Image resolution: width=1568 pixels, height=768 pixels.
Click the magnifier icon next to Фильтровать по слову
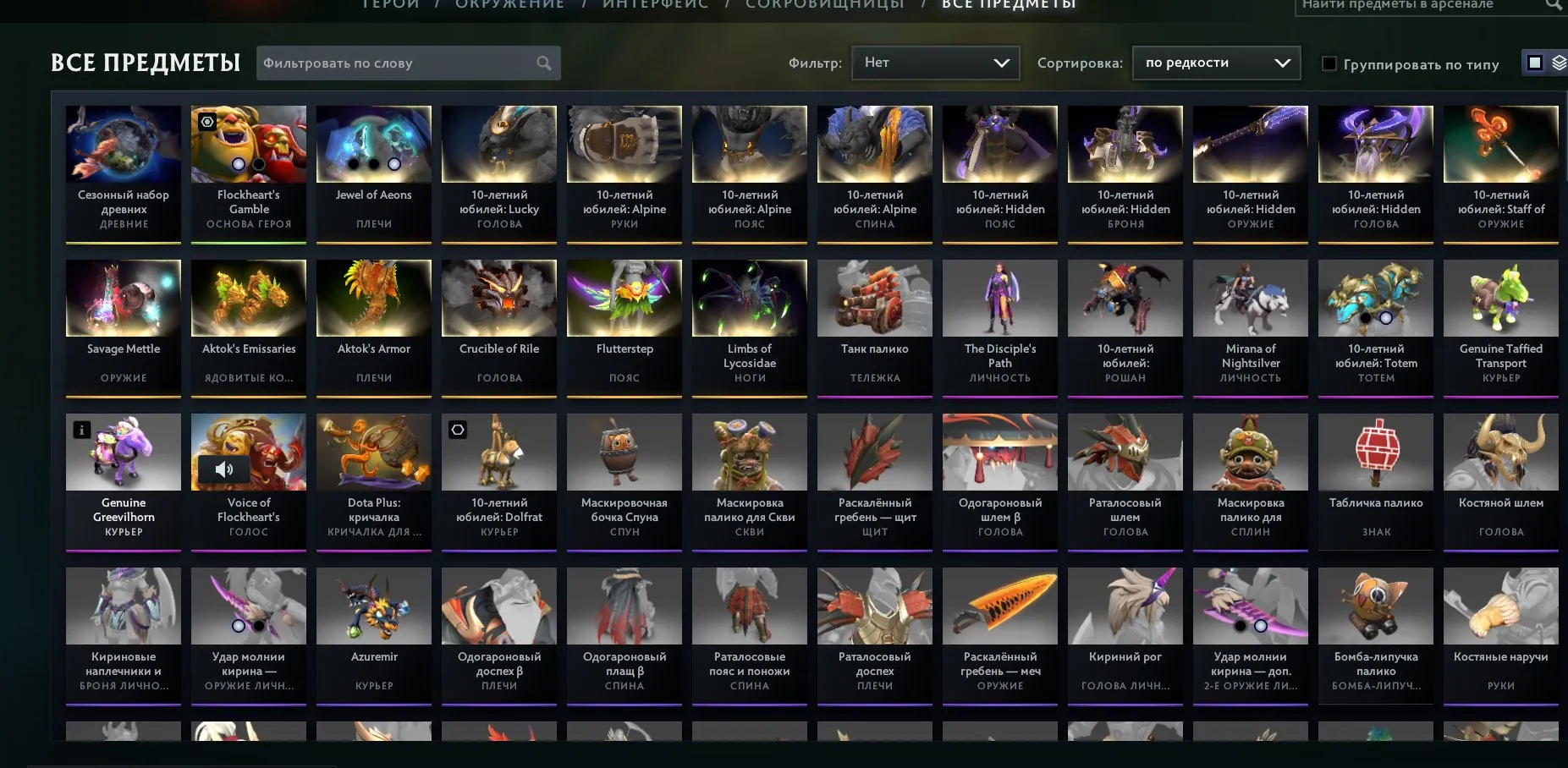[x=544, y=63]
